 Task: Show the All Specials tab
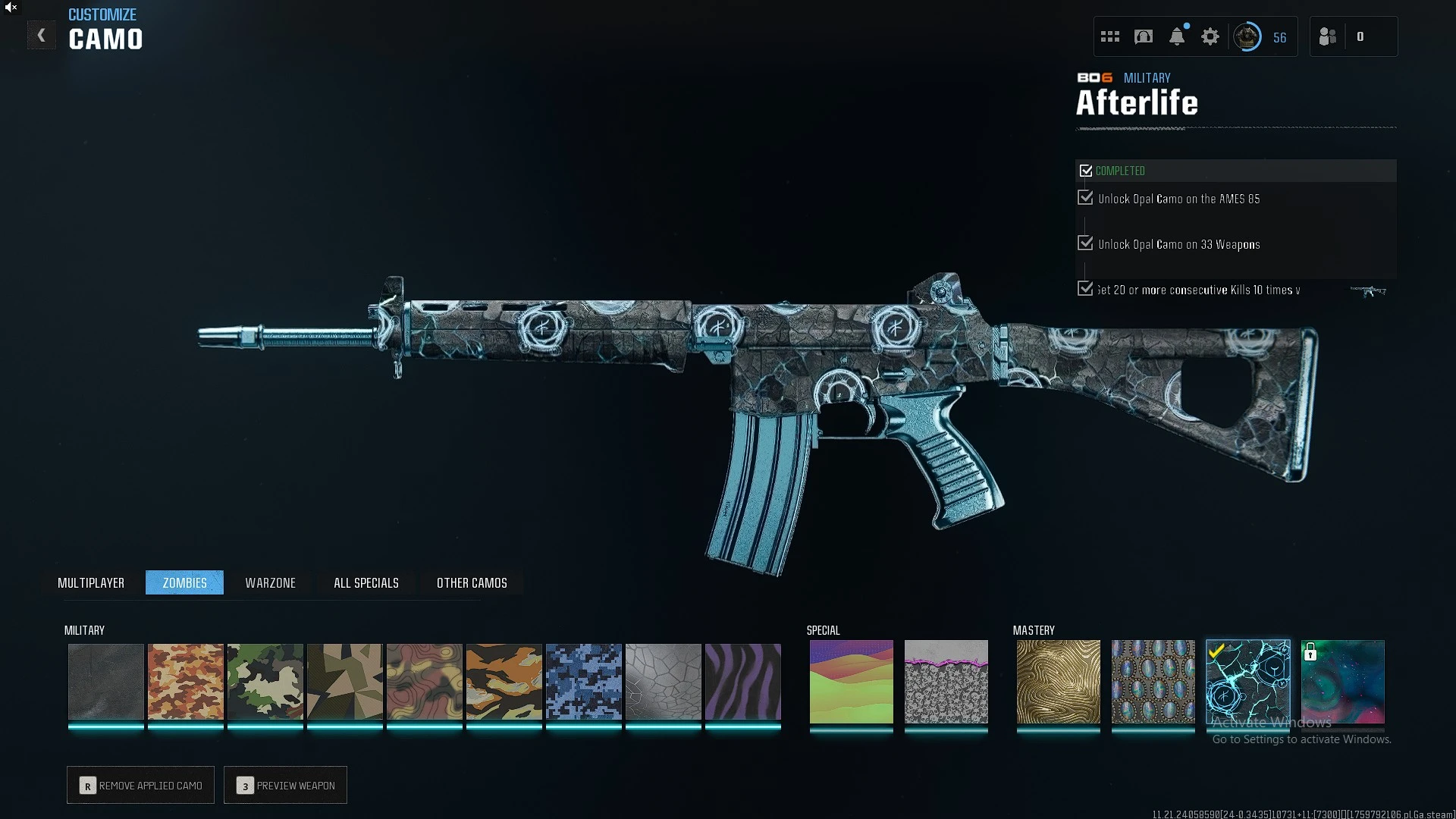(366, 582)
